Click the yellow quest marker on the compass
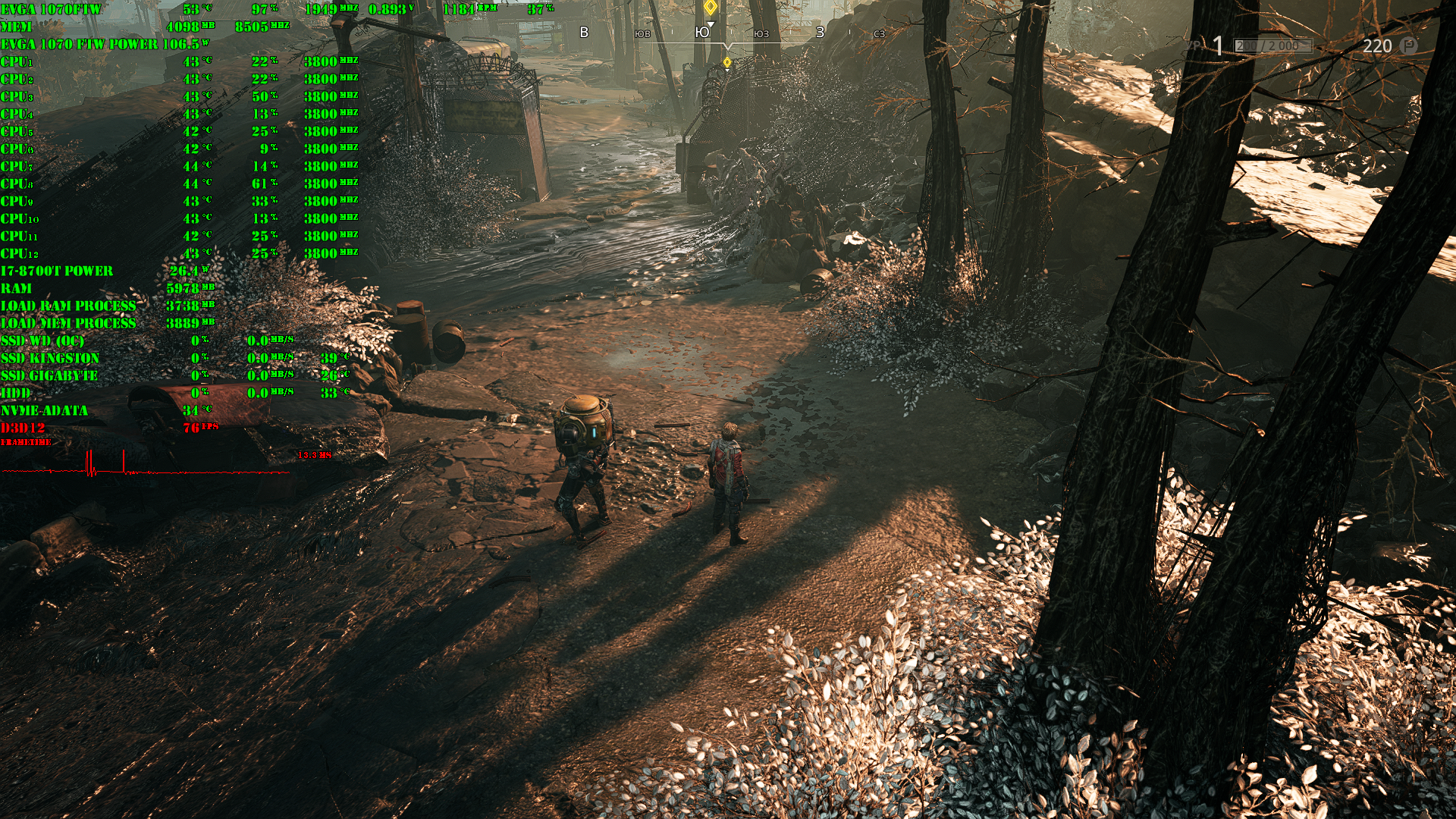Screen dimensions: 1456x819 710,8
